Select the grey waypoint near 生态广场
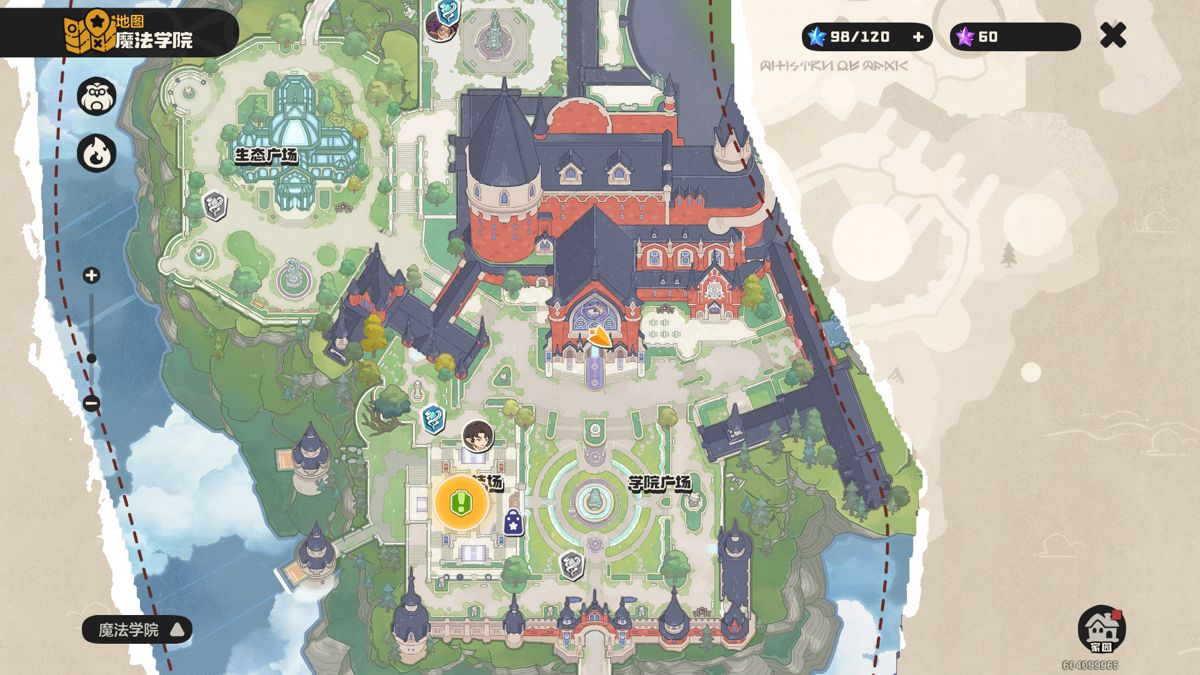 [x=214, y=206]
